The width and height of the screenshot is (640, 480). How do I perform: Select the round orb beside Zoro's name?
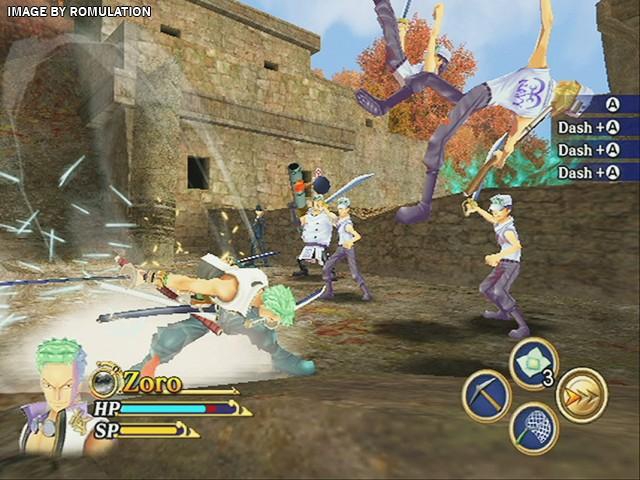tap(104, 382)
